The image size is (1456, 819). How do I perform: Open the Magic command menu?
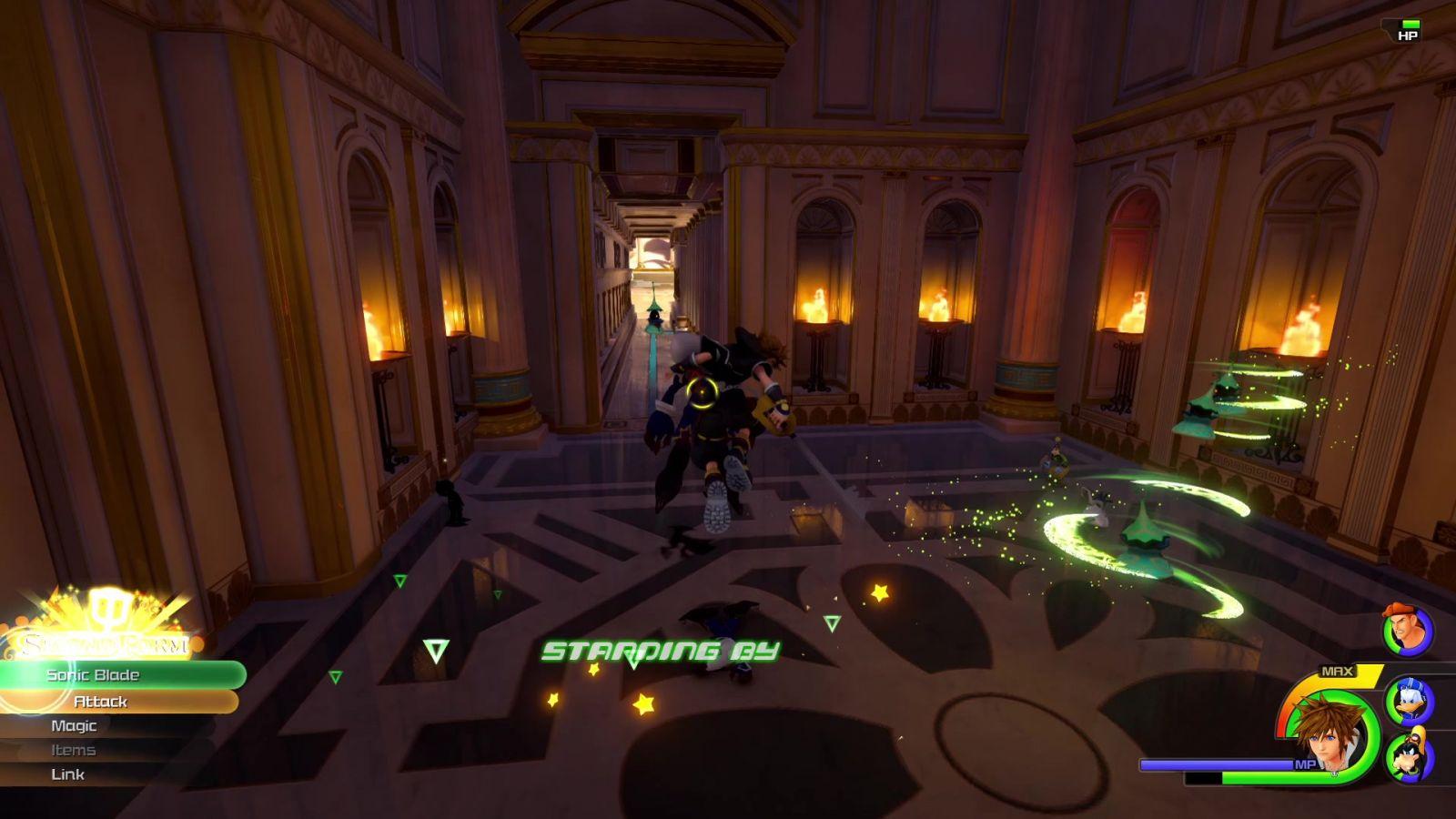click(74, 725)
